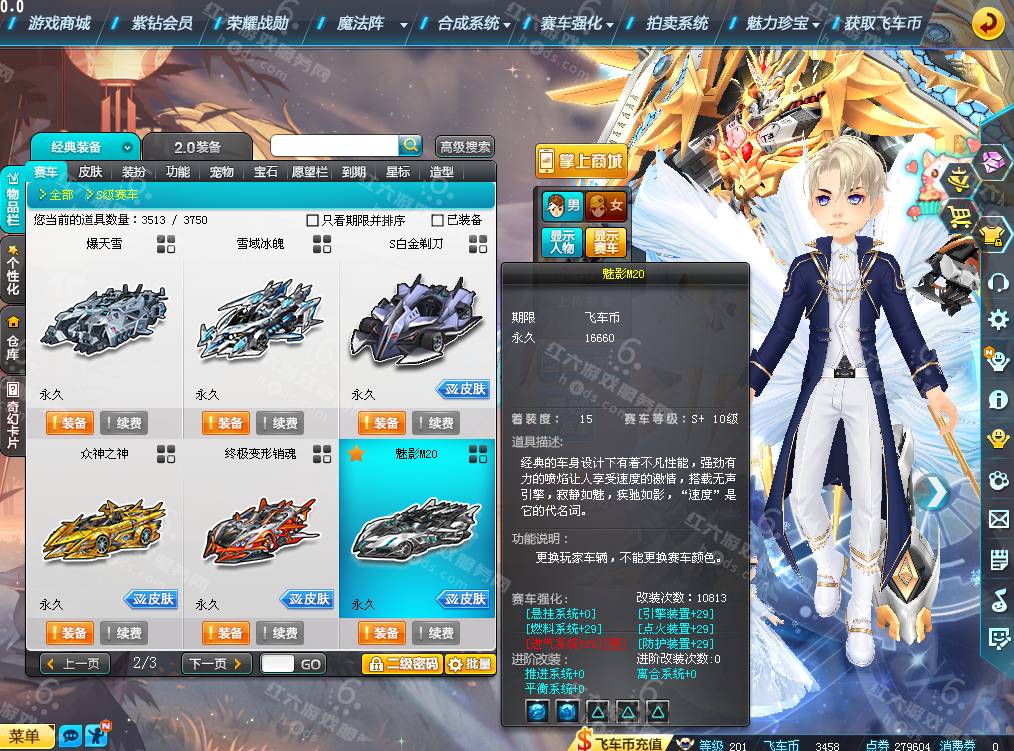1014x751 pixels.
Task: Open the 二级密码 secondary password
Action: pos(402,664)
